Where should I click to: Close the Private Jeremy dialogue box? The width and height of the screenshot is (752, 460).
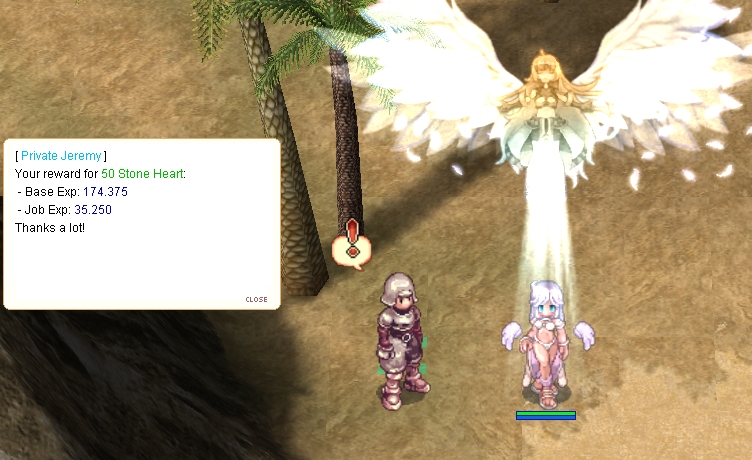(256, 299)
